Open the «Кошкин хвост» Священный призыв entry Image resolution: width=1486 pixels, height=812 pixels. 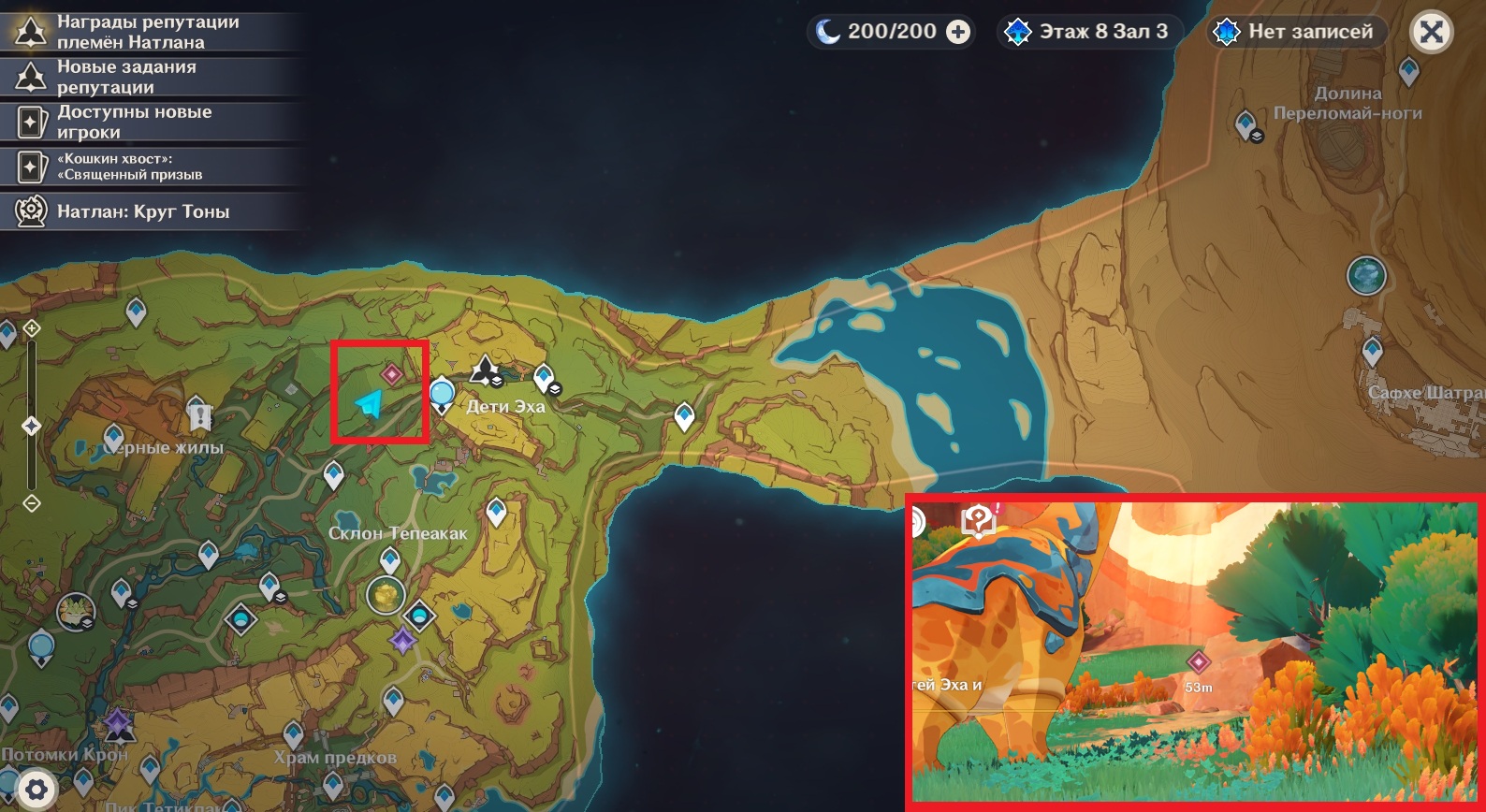point(150,167)
